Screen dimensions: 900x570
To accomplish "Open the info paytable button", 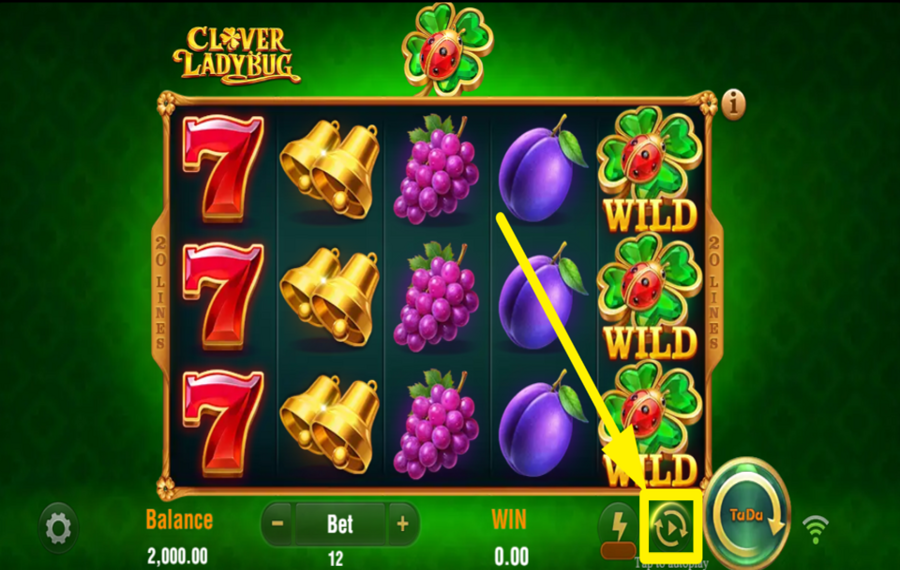I will pos(736,103).
